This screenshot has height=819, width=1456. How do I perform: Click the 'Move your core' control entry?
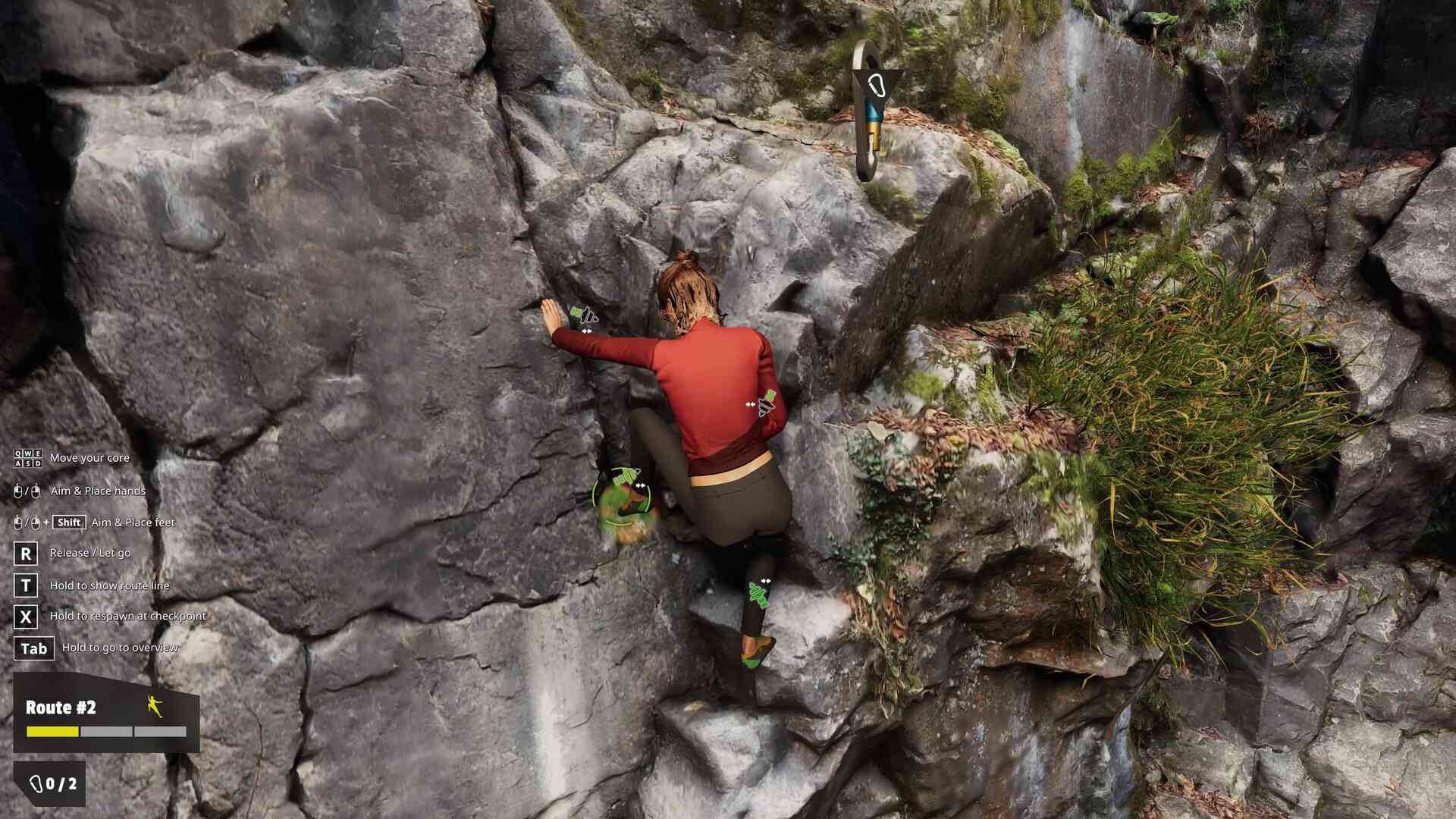89,458
